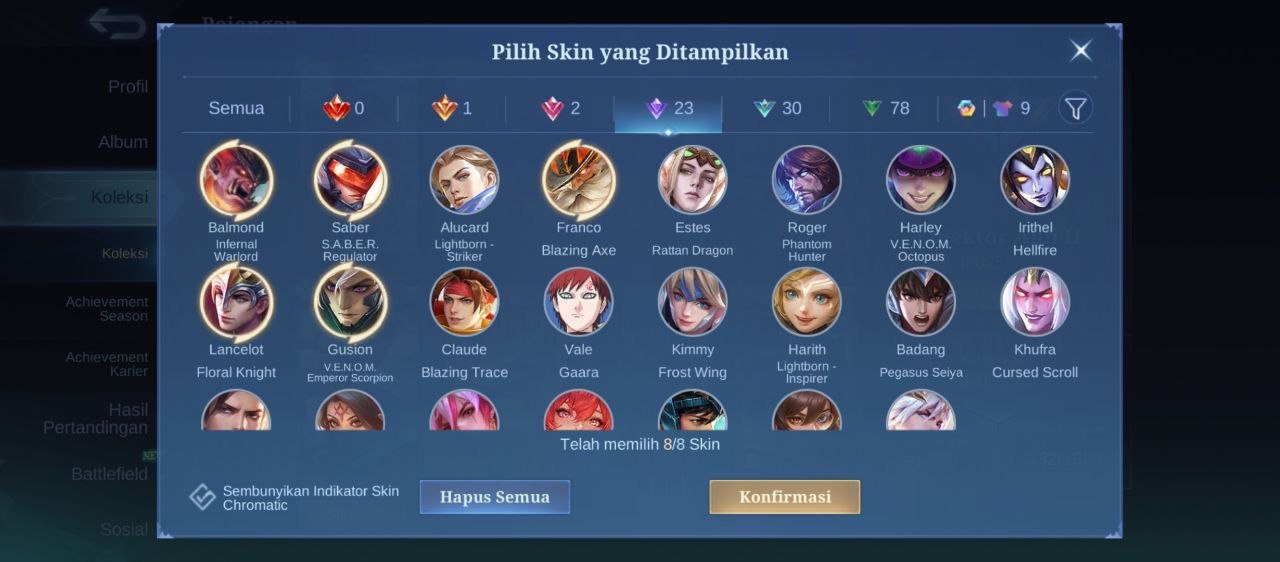
Task: Select Balmond Infernal Warlord skin
Action: tap(236, 181)
